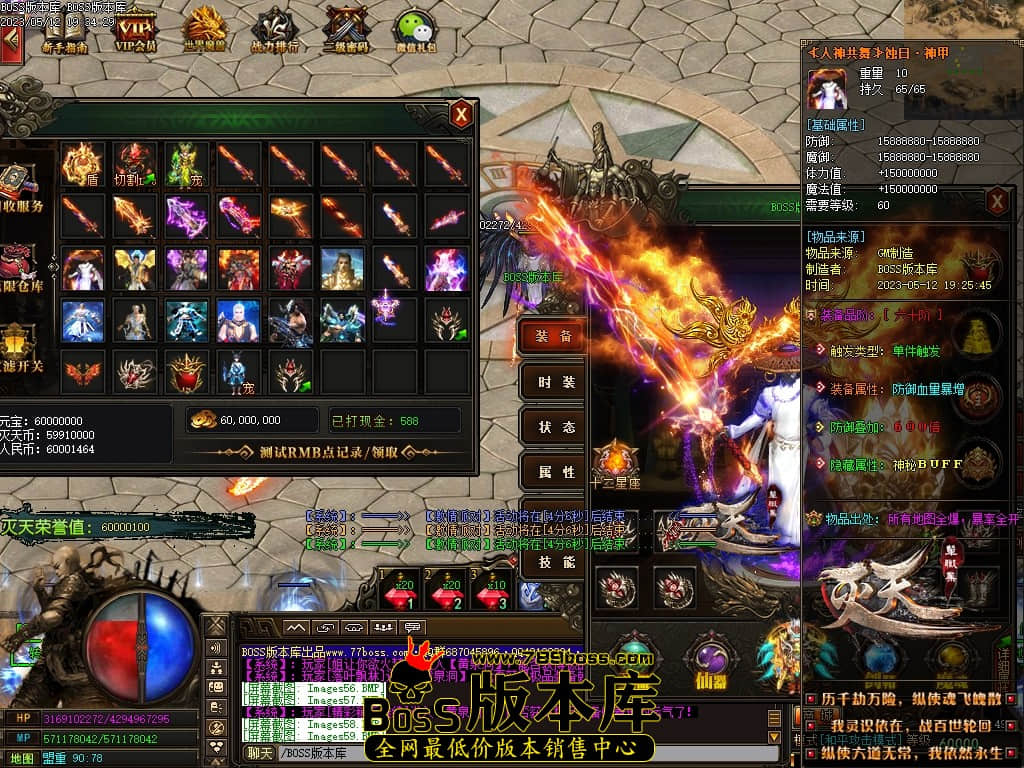The image size is (1024, 768).
Task: Switch to the 技能 skills tab
Action: (x=554, y=562)
